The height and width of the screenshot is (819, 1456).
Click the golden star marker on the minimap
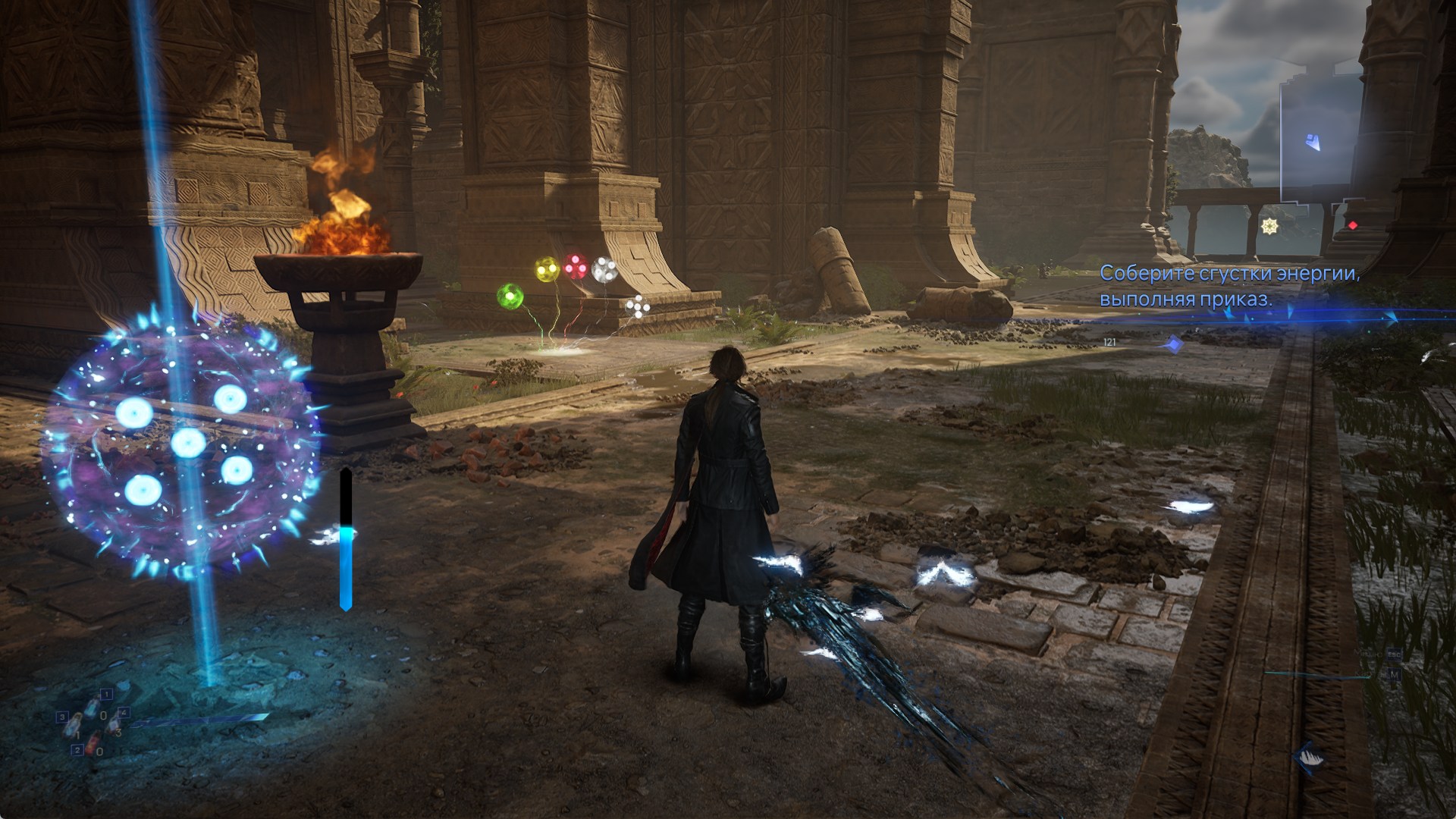tap(1269, 225)
